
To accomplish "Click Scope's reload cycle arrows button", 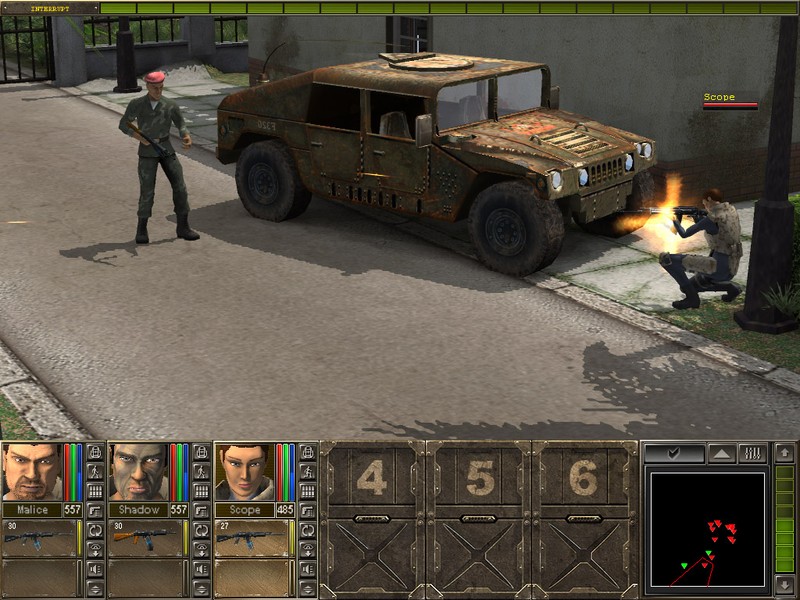I will click(x=309, y=530).
